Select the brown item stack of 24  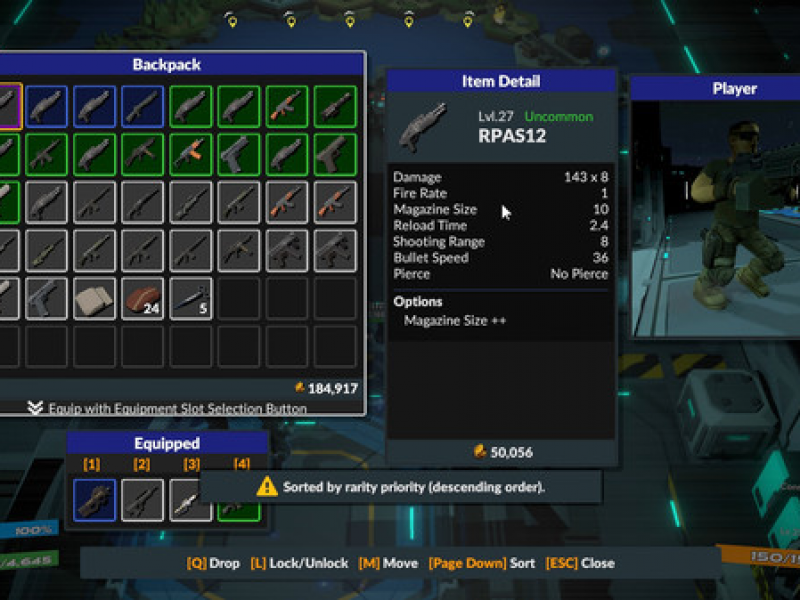pos(142,298)
